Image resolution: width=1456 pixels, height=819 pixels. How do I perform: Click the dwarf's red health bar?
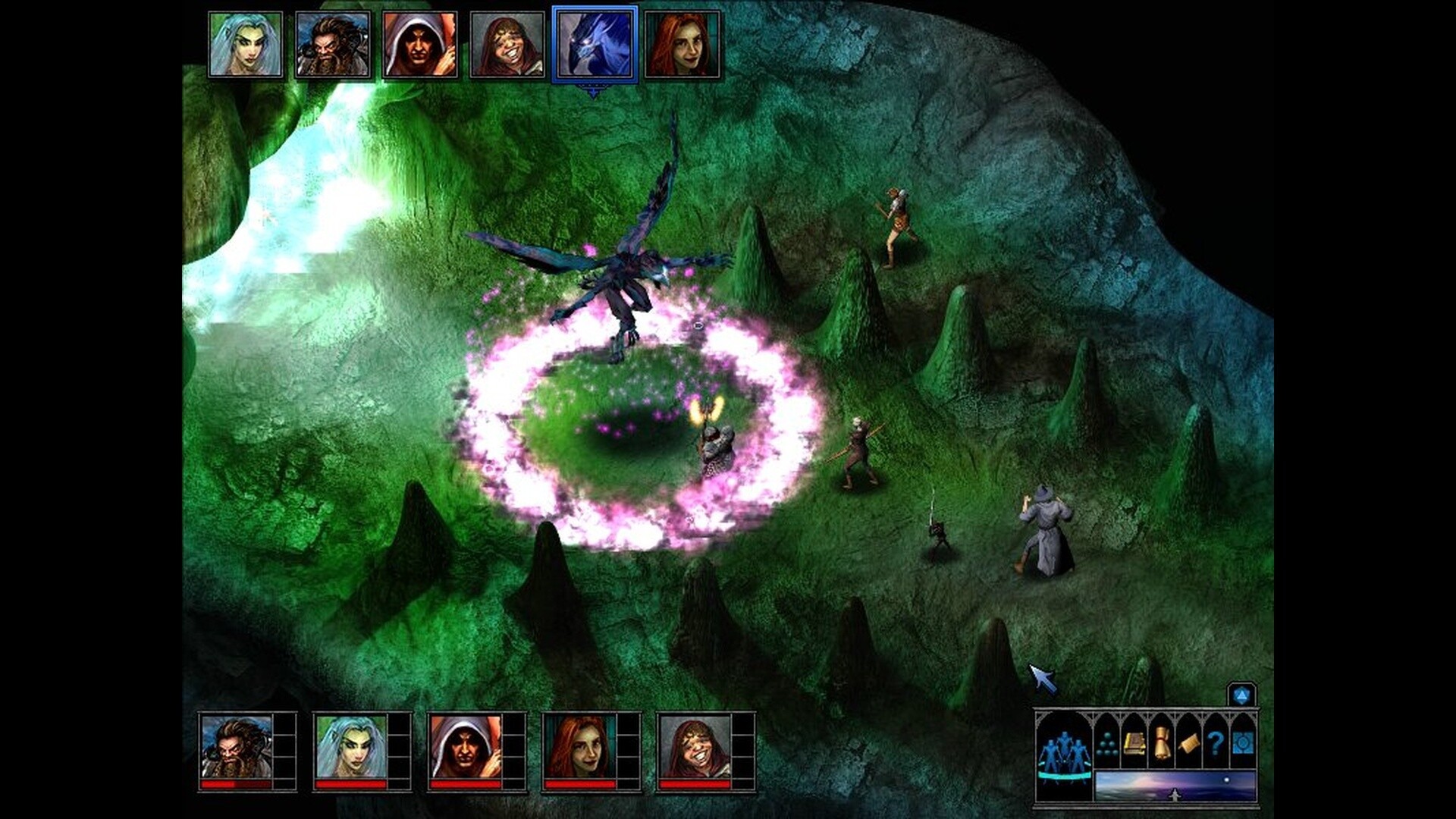[234, 784]
